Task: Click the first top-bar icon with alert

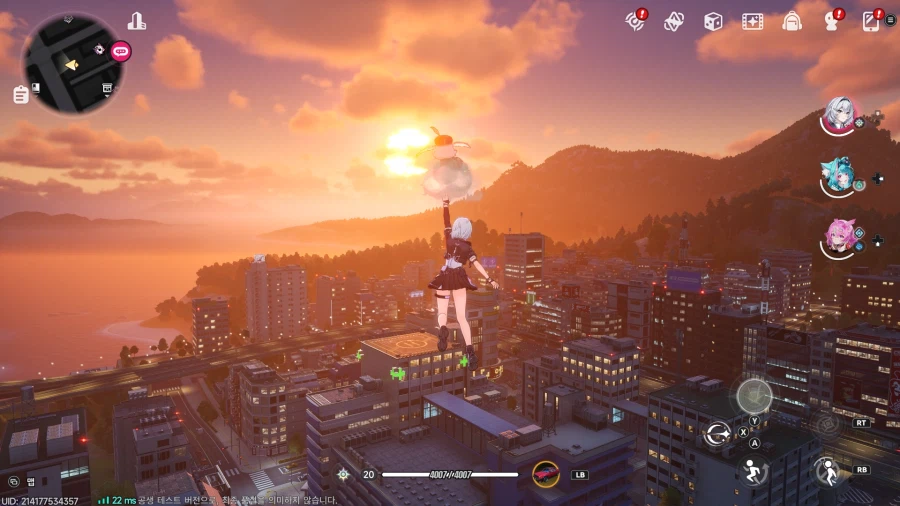Action: pos(635,21)
